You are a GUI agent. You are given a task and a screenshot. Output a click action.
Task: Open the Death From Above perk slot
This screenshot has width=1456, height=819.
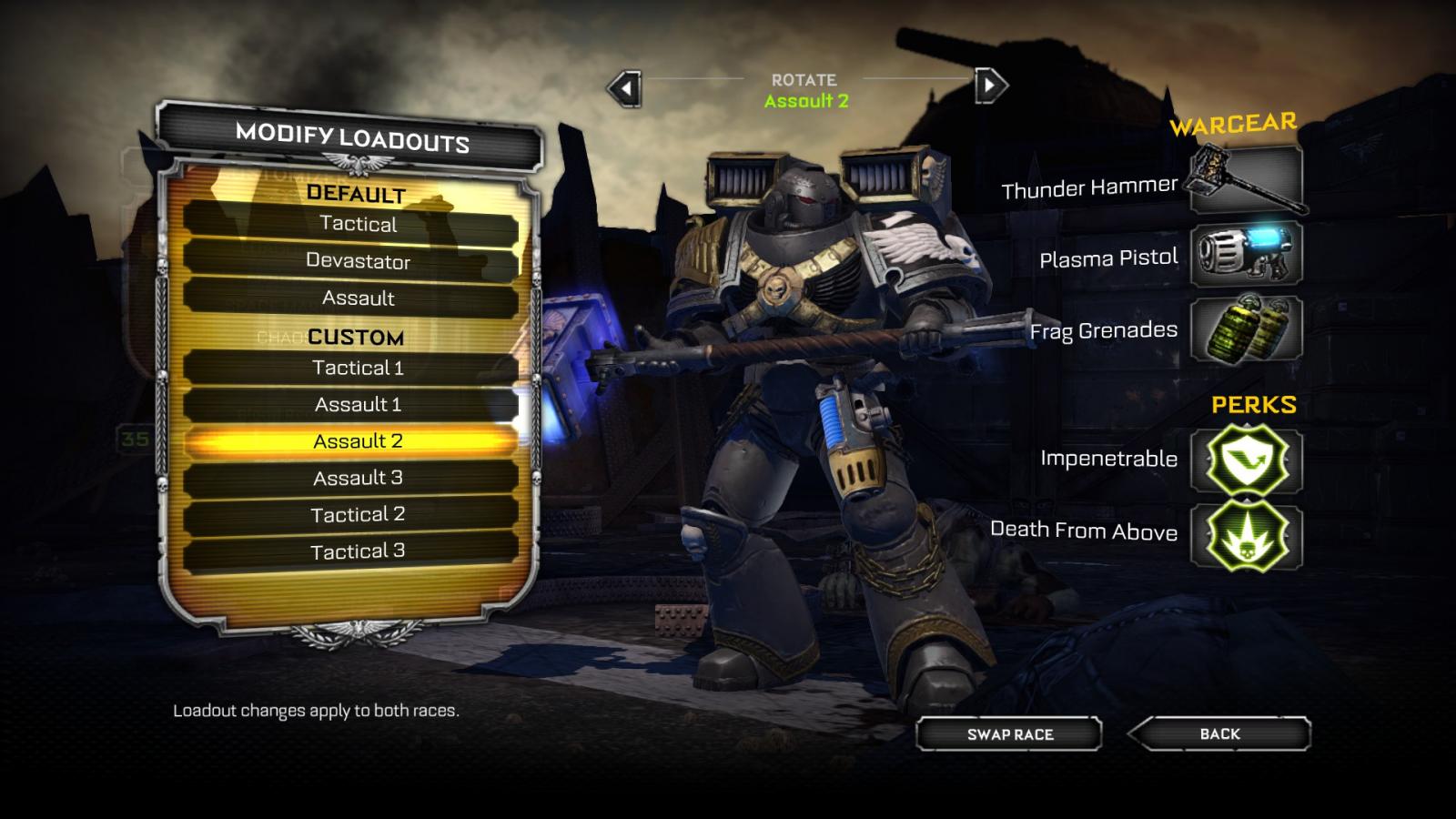[x=1246, y=535]
